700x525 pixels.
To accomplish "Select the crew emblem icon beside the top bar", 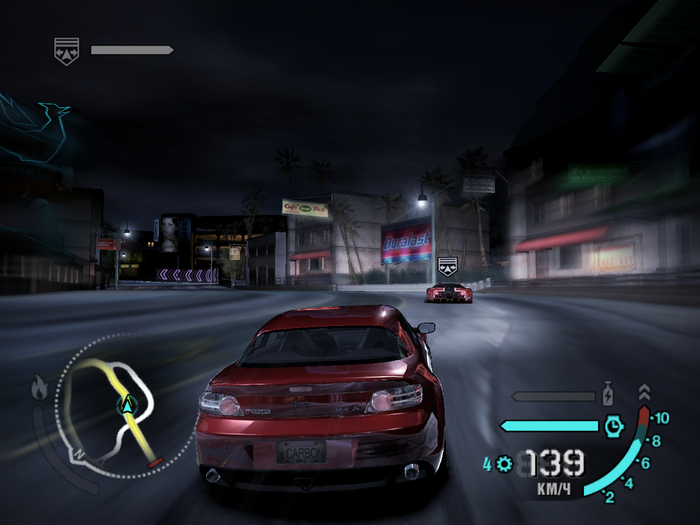I will (67, 50).
